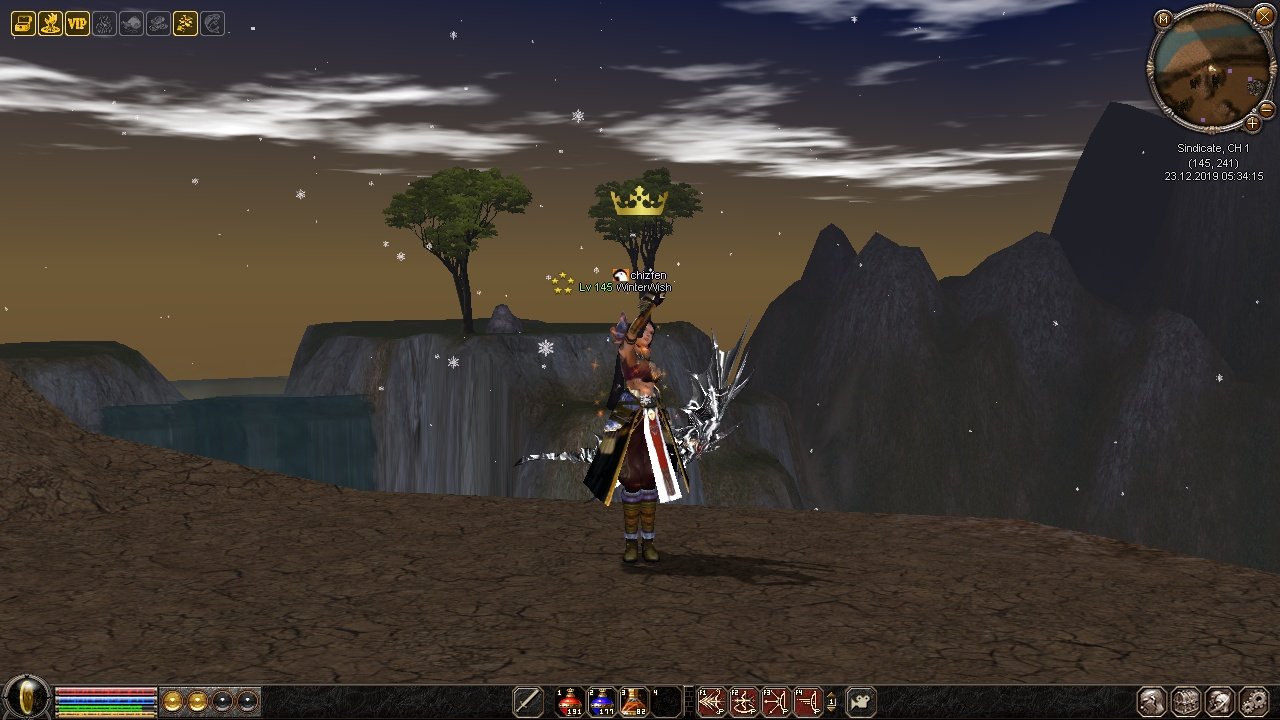Use the blue mana potion in slot 2
The width and height of the screenshot is (1280, 720).
click(x=602, y=702)
